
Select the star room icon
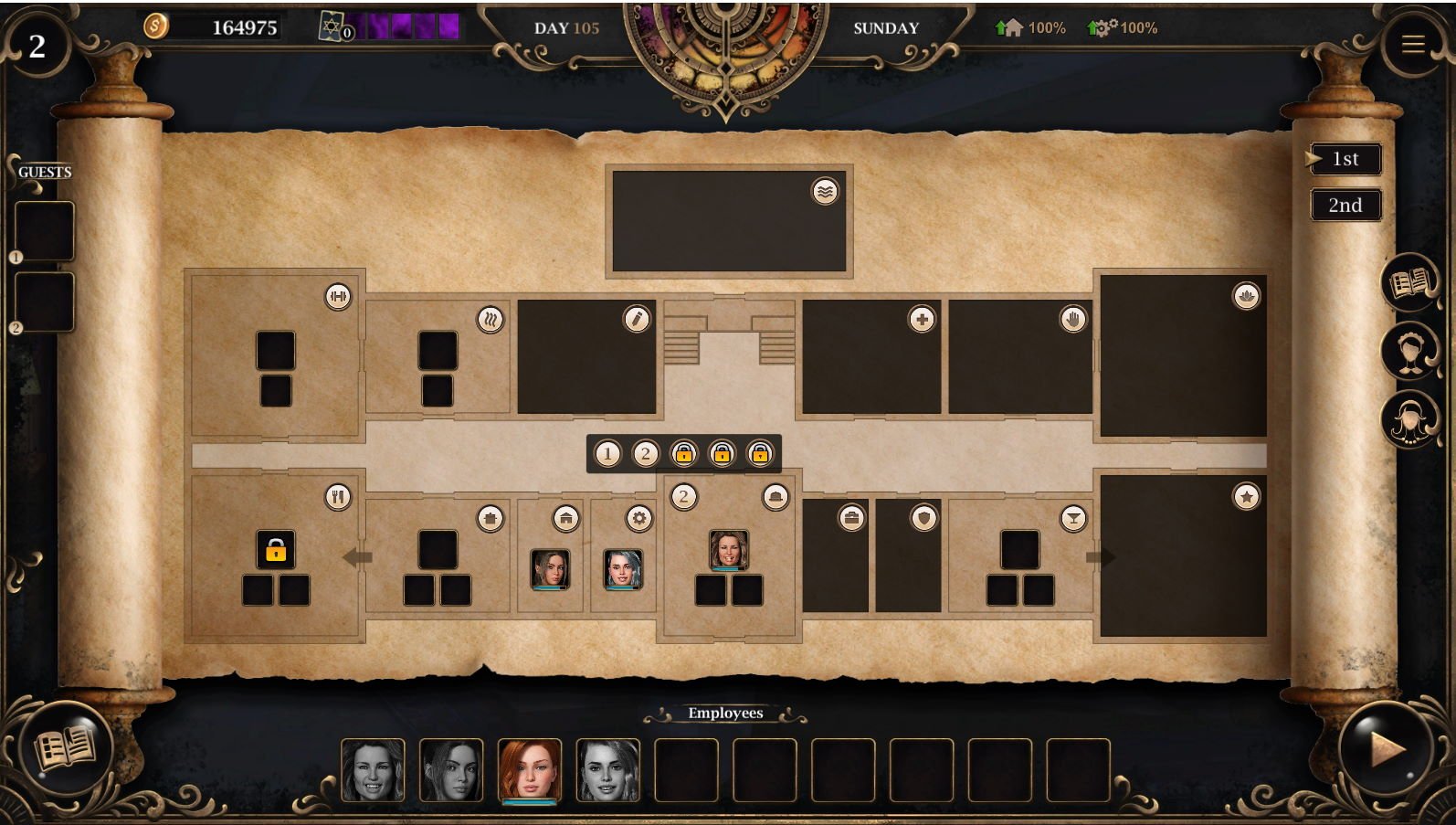coord(1246,496)
